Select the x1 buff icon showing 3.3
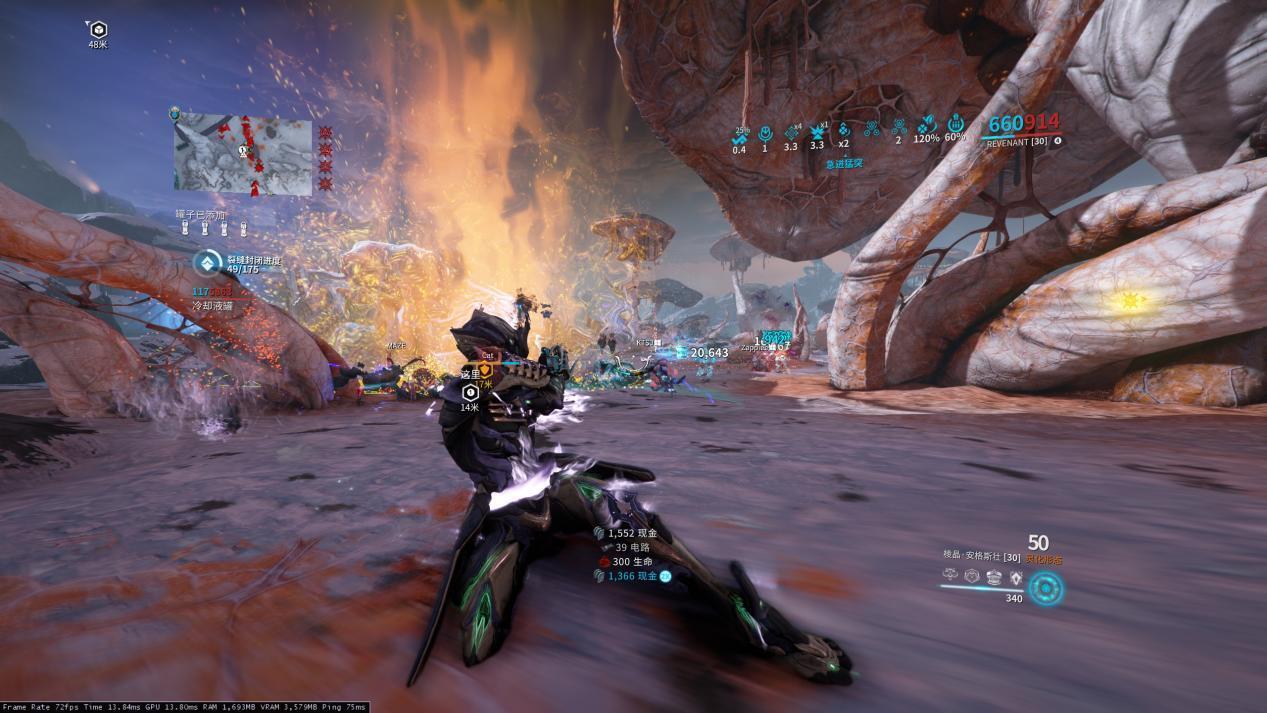The width and height of the screenshot is (1267, 713). click(817, 133)
